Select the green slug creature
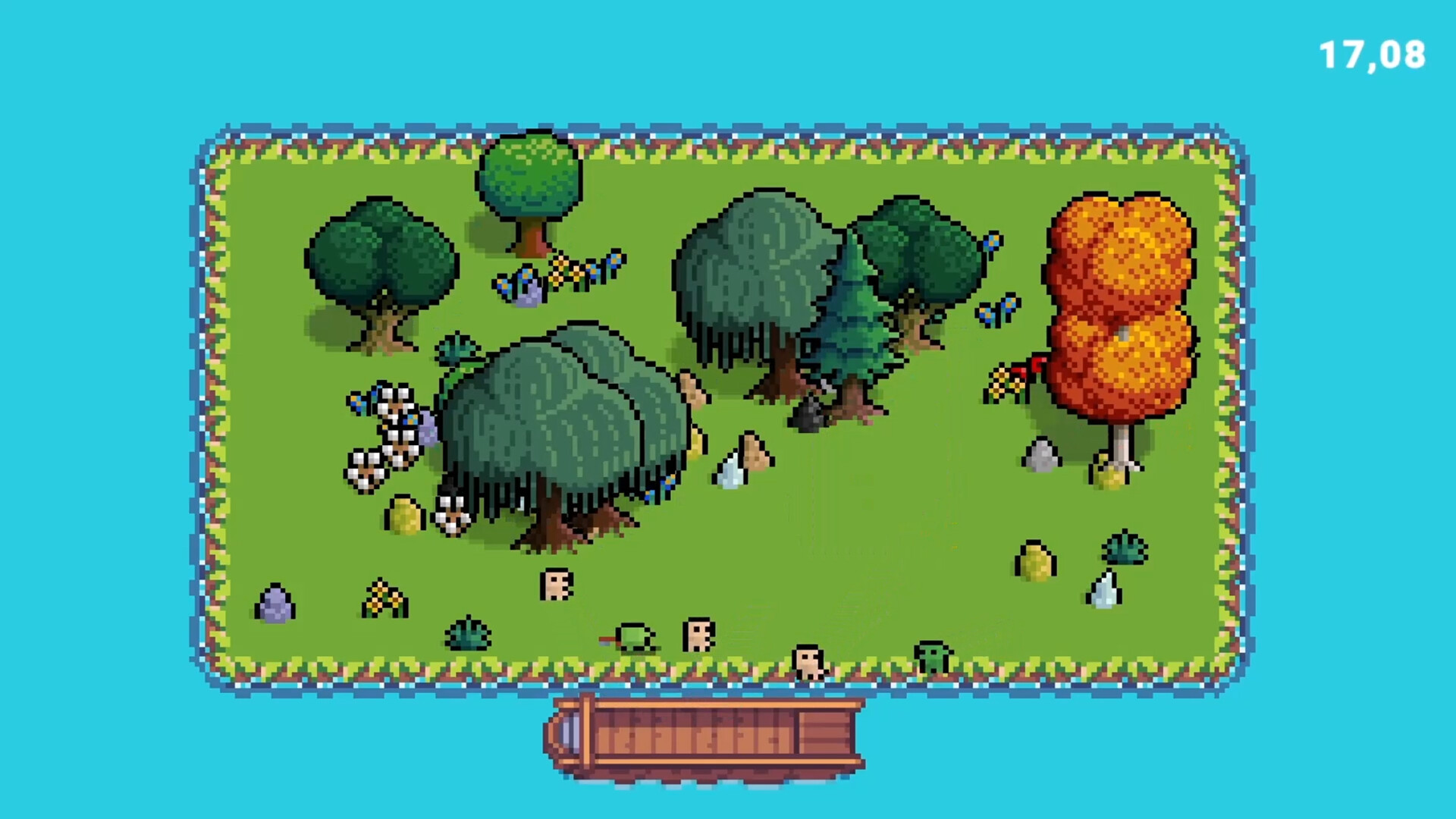1456x819 pixels. 633,637
